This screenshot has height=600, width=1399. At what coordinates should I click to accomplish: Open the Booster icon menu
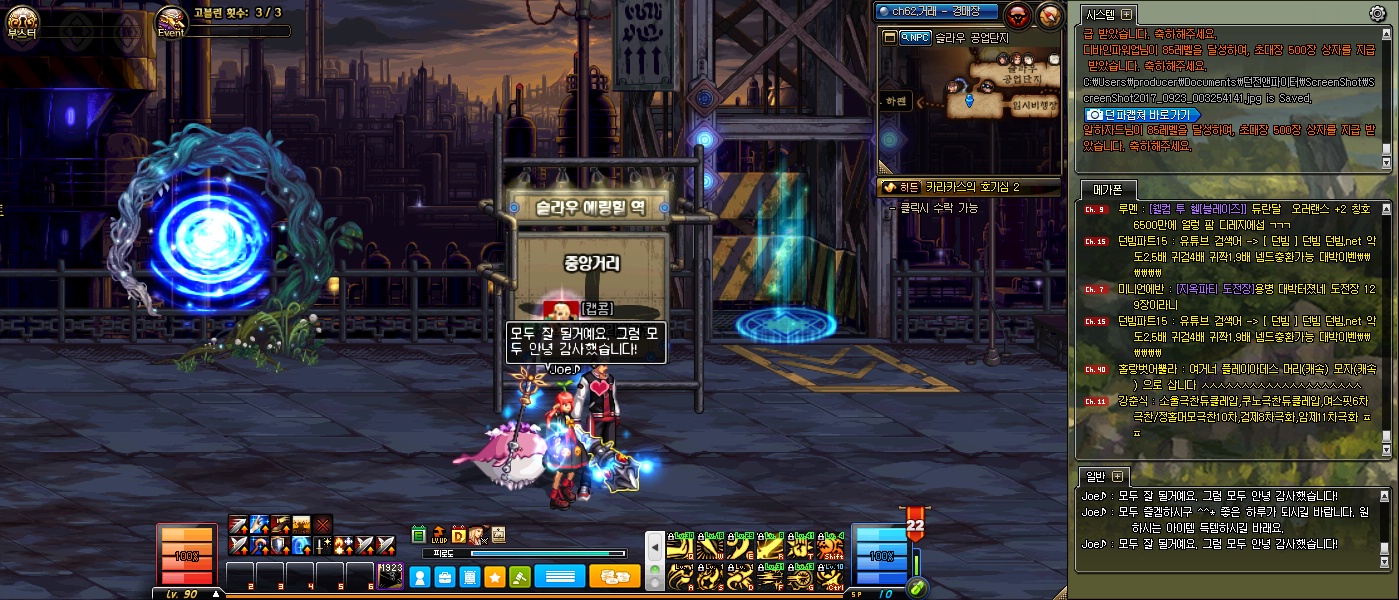tap(21, 20)
